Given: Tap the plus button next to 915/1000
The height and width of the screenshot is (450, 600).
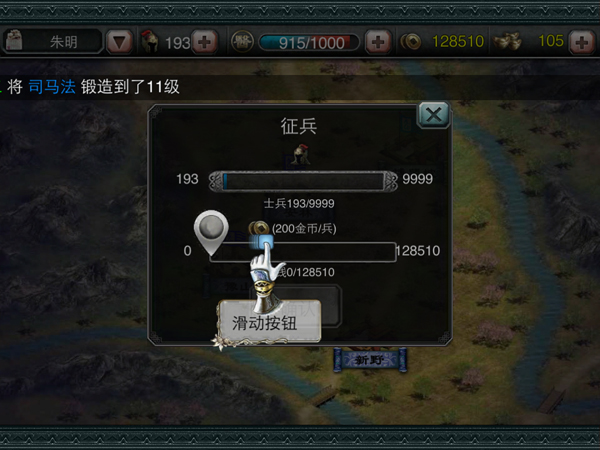Looking at the screenshot, I should click(378, 42).
